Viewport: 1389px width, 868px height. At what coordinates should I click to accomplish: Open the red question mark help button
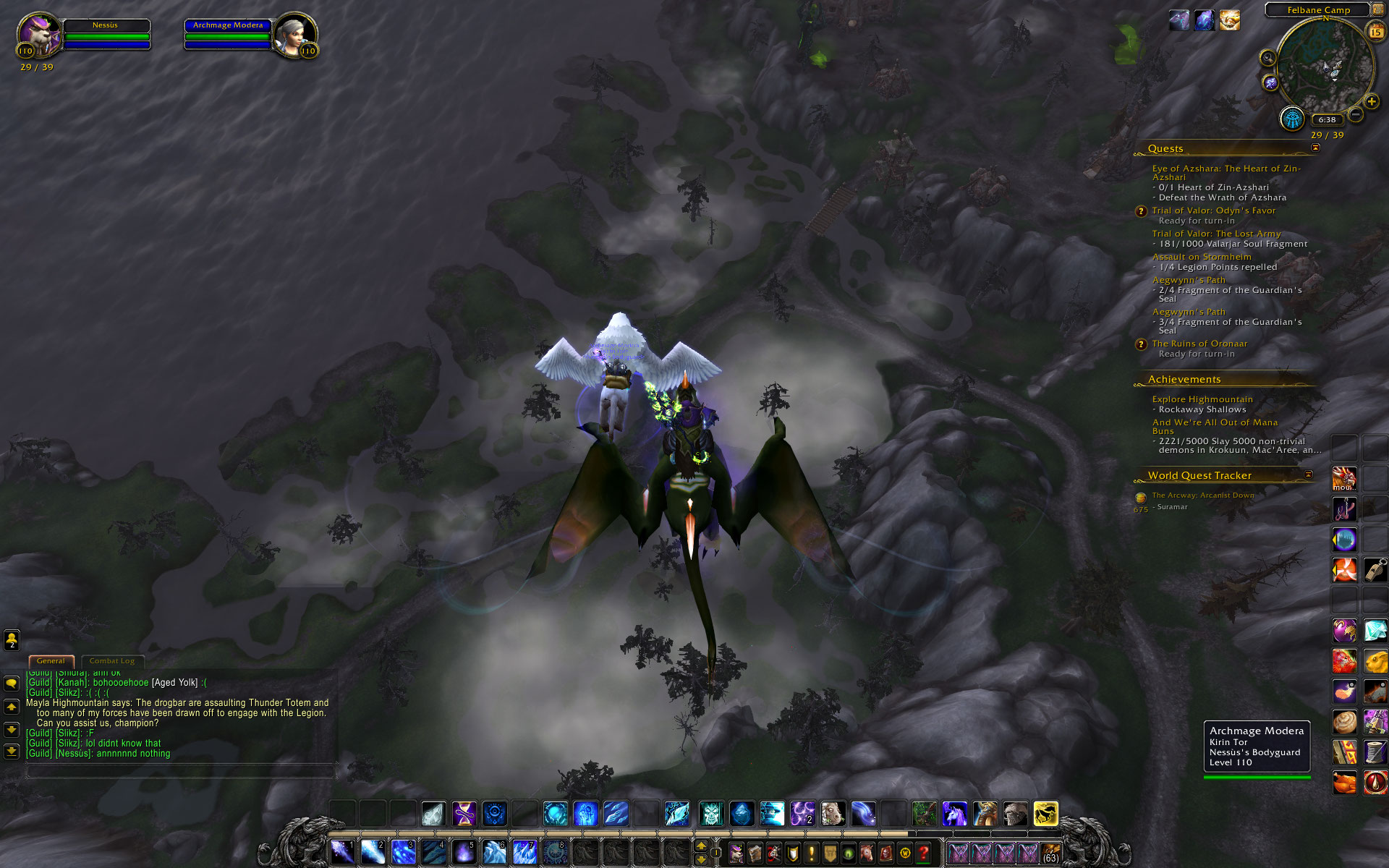[x=923, y=854]
